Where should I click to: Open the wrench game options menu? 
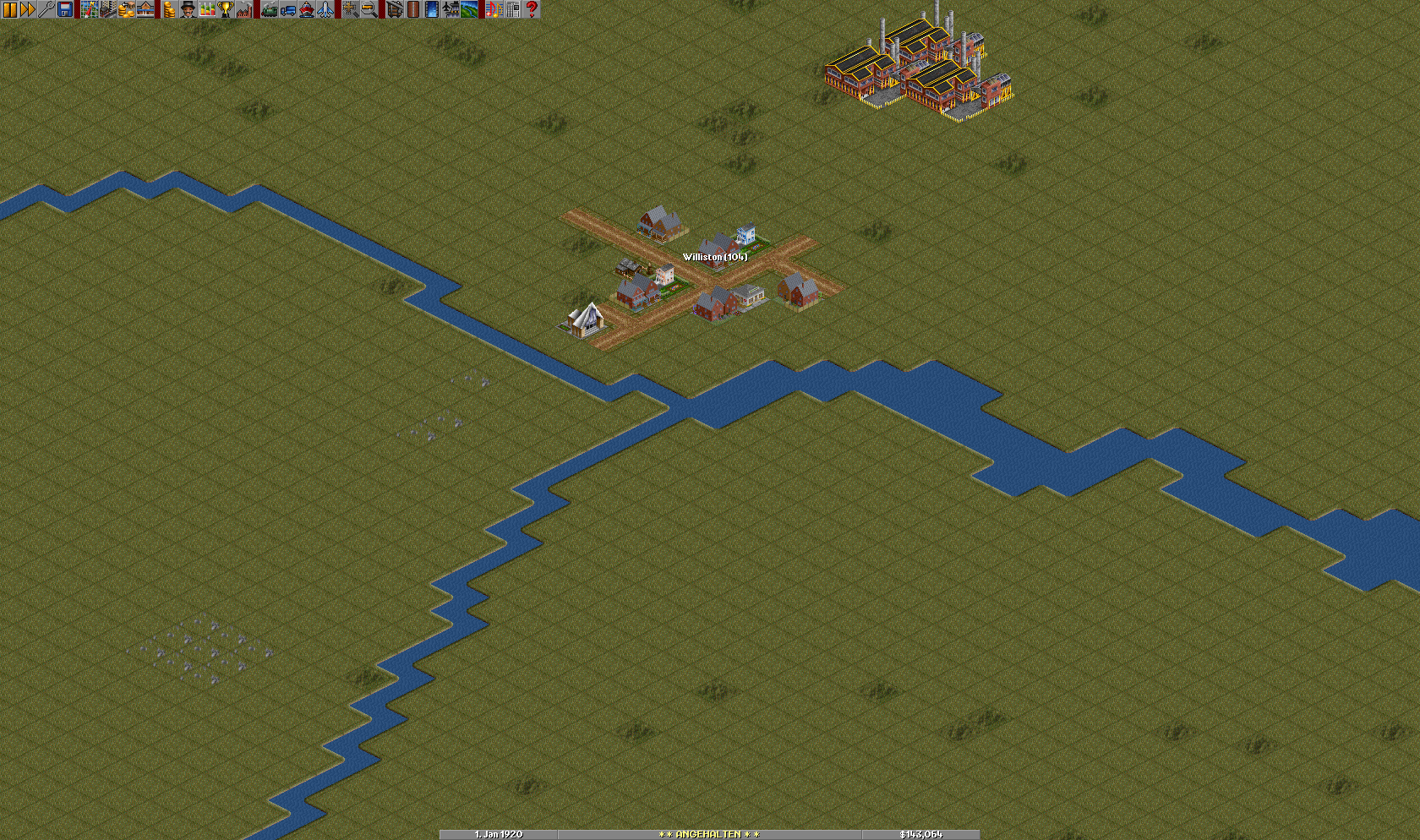click(46, 9)
